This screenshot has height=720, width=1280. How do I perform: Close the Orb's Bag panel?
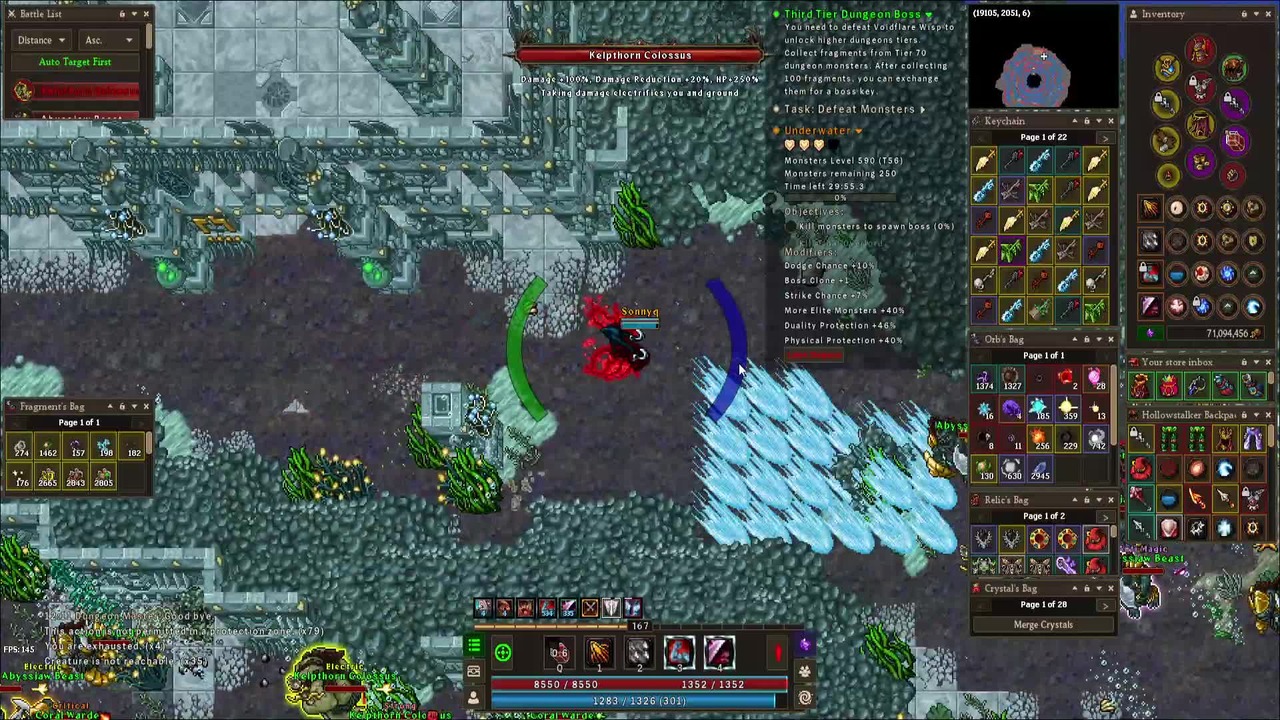pos(1110,340)
